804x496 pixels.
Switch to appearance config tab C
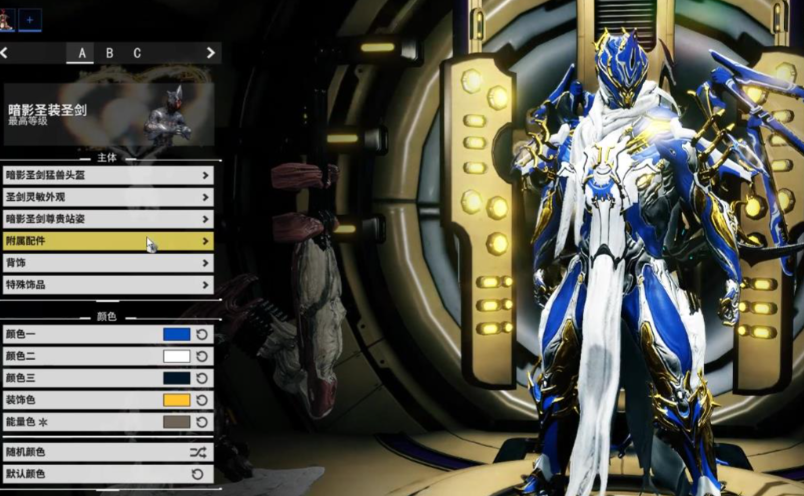point(137,53)
